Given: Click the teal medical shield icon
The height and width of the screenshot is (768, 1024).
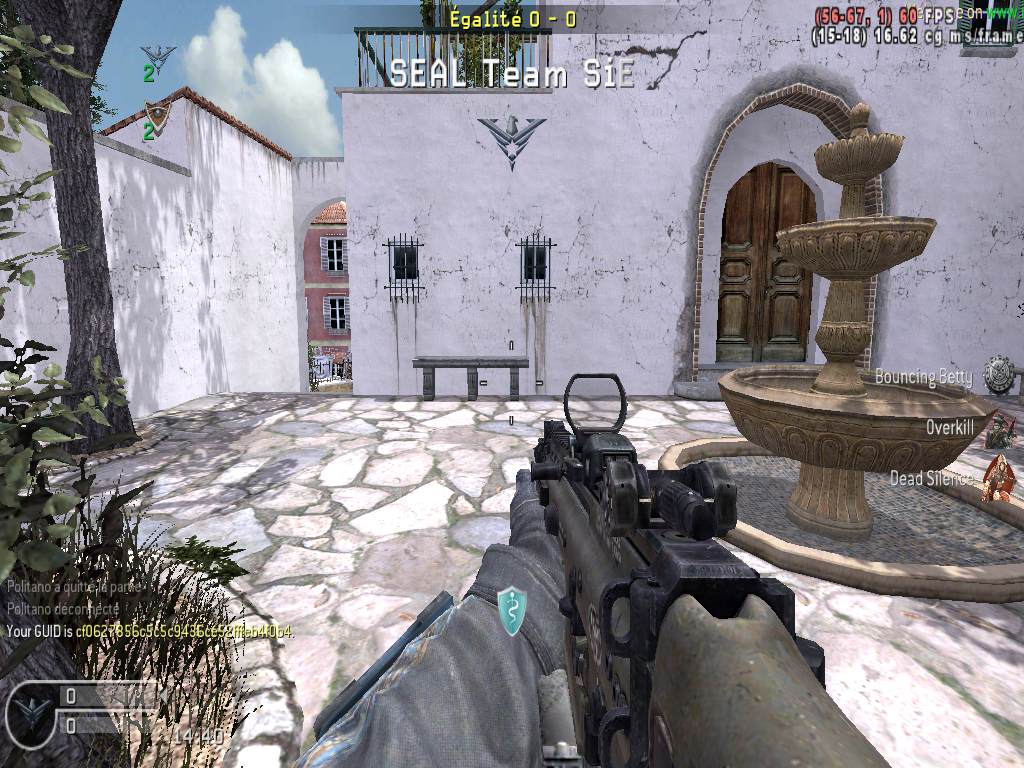Looking at the screenshot, I should coord(512,609).
